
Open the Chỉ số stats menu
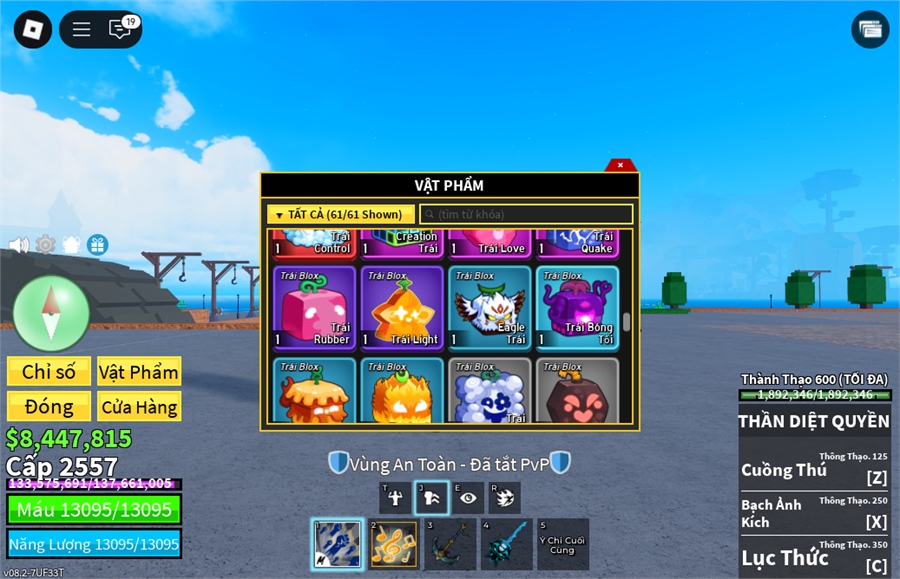(49, 372)
